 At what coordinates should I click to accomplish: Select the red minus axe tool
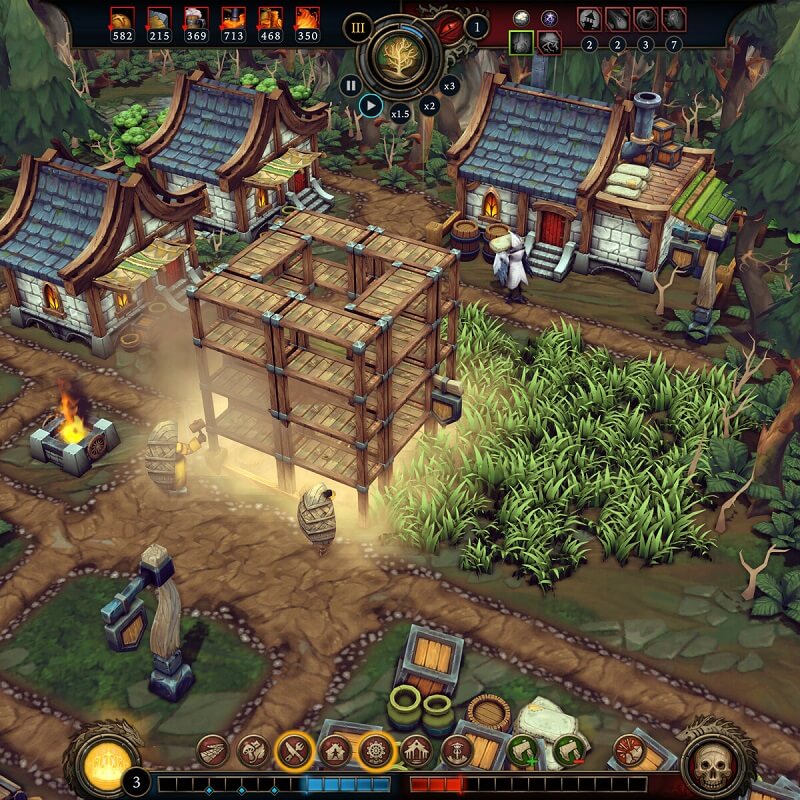coord(568,750)
